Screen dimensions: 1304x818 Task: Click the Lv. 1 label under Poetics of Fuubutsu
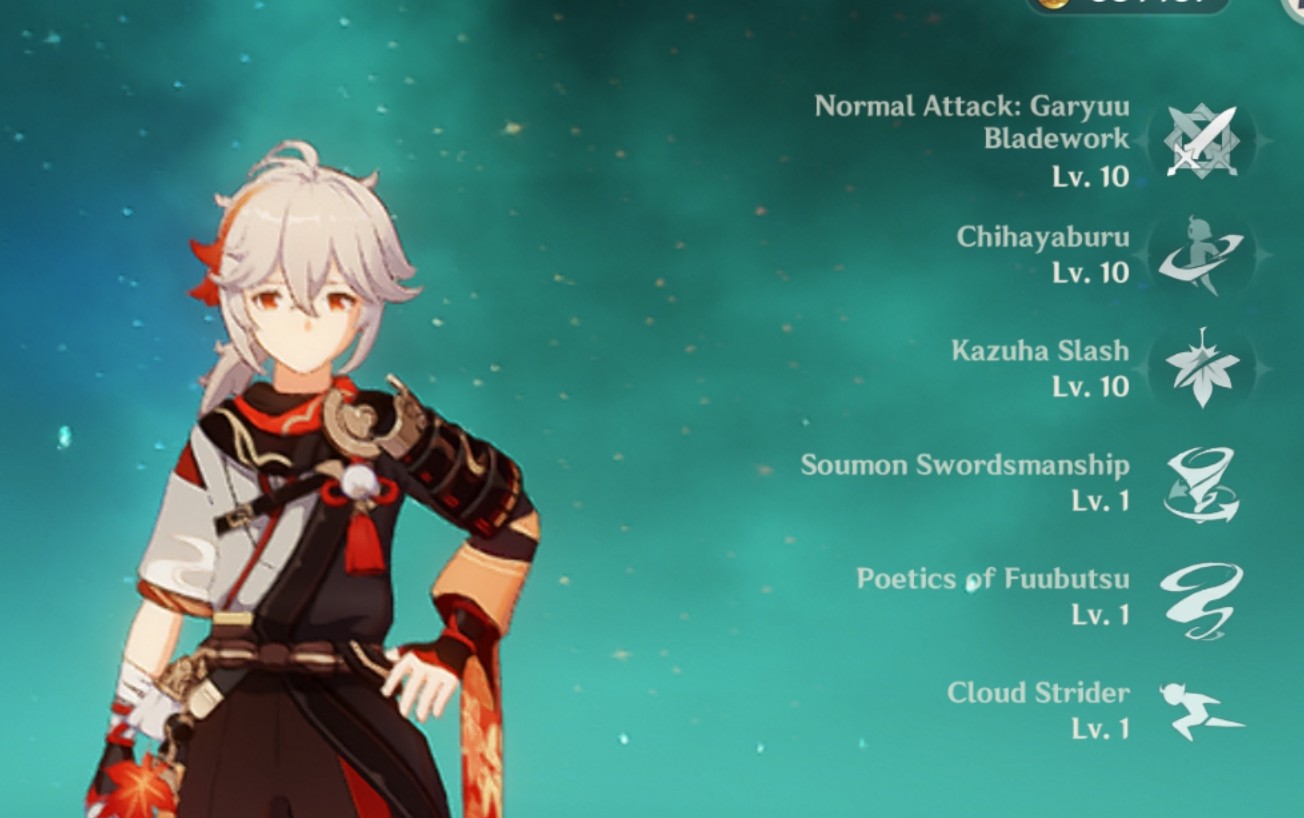point(1102,615)
